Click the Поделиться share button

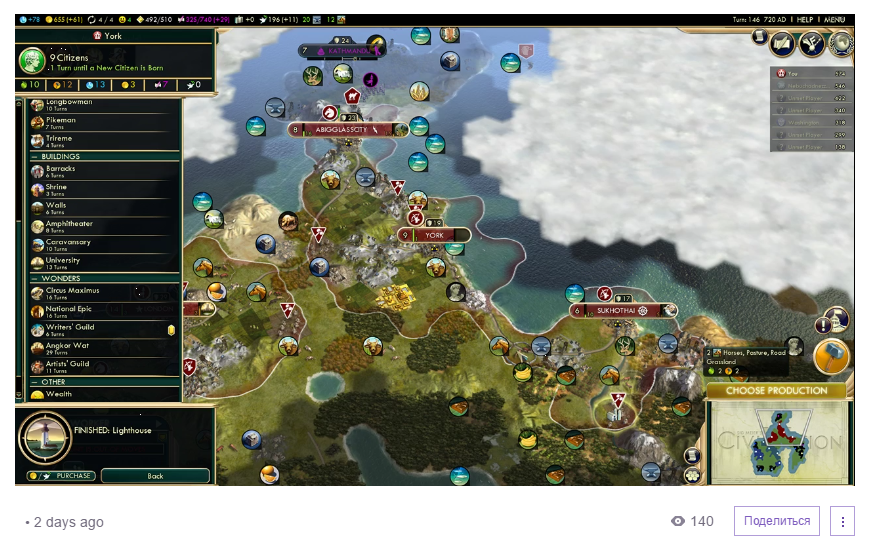pyautogui.click(x=777, y=521)
